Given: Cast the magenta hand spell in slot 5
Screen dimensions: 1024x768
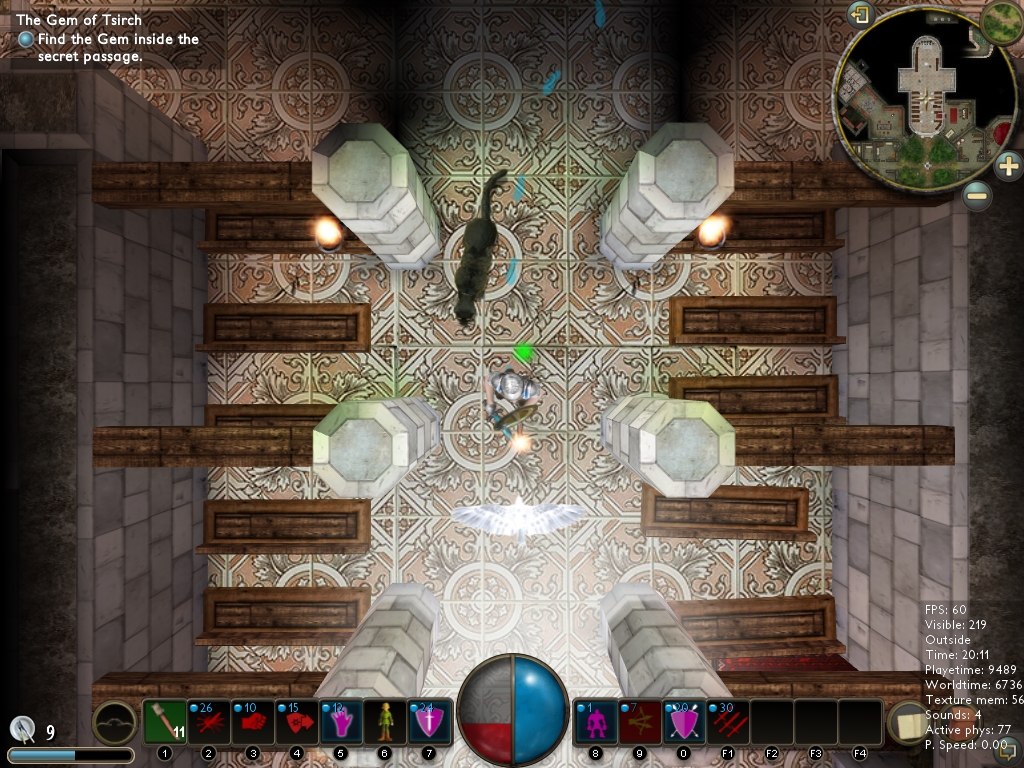Looking at the screenshot, I should click(x=341, y=721).
